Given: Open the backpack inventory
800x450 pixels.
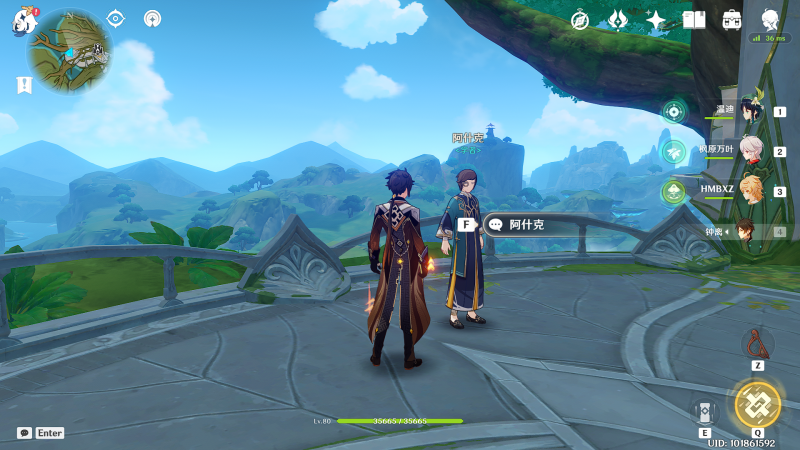Looking at the screenshot, I should click(x=732, y=20).
